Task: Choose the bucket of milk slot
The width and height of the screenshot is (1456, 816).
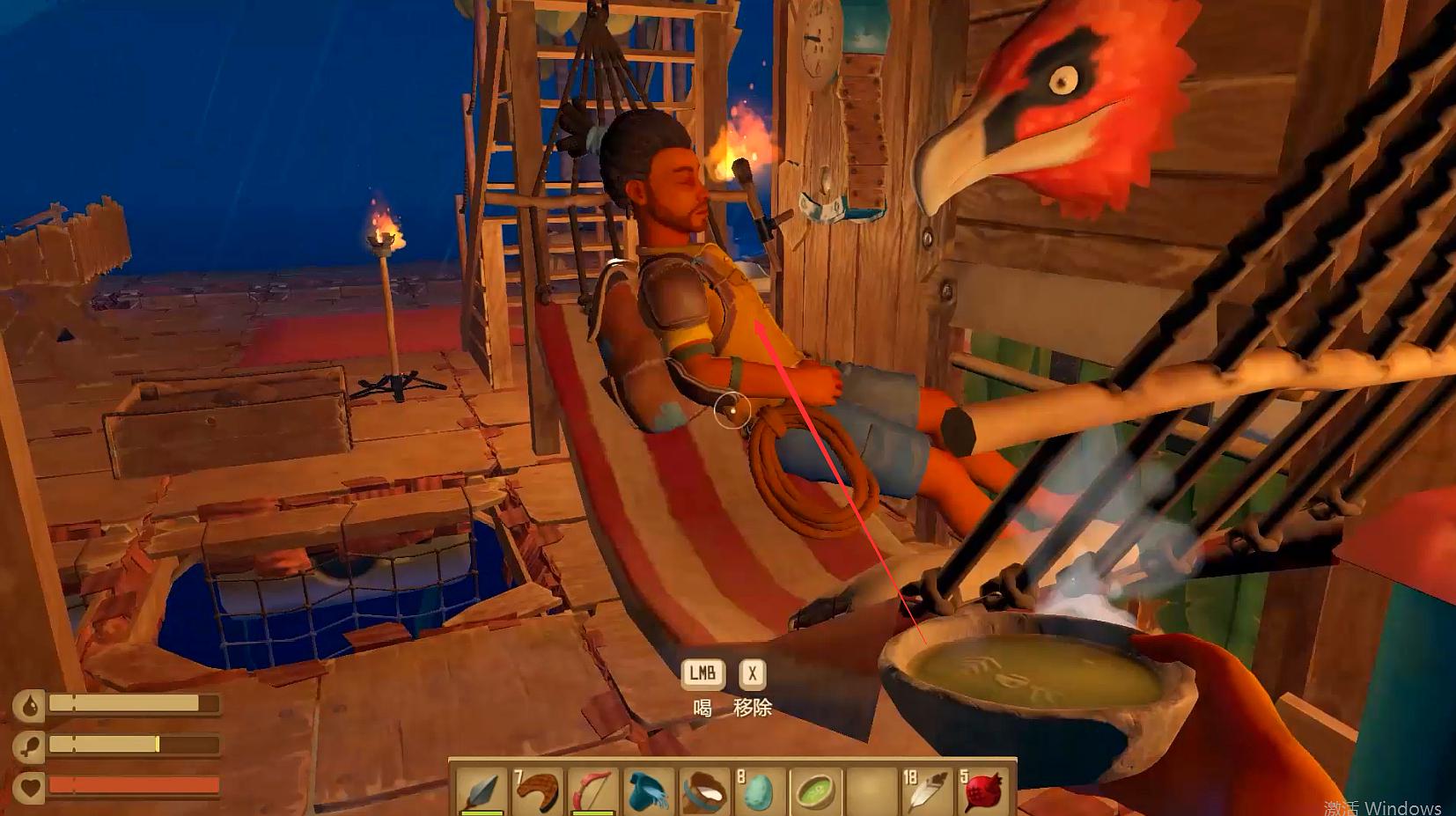Action: (x=703, y=790)
